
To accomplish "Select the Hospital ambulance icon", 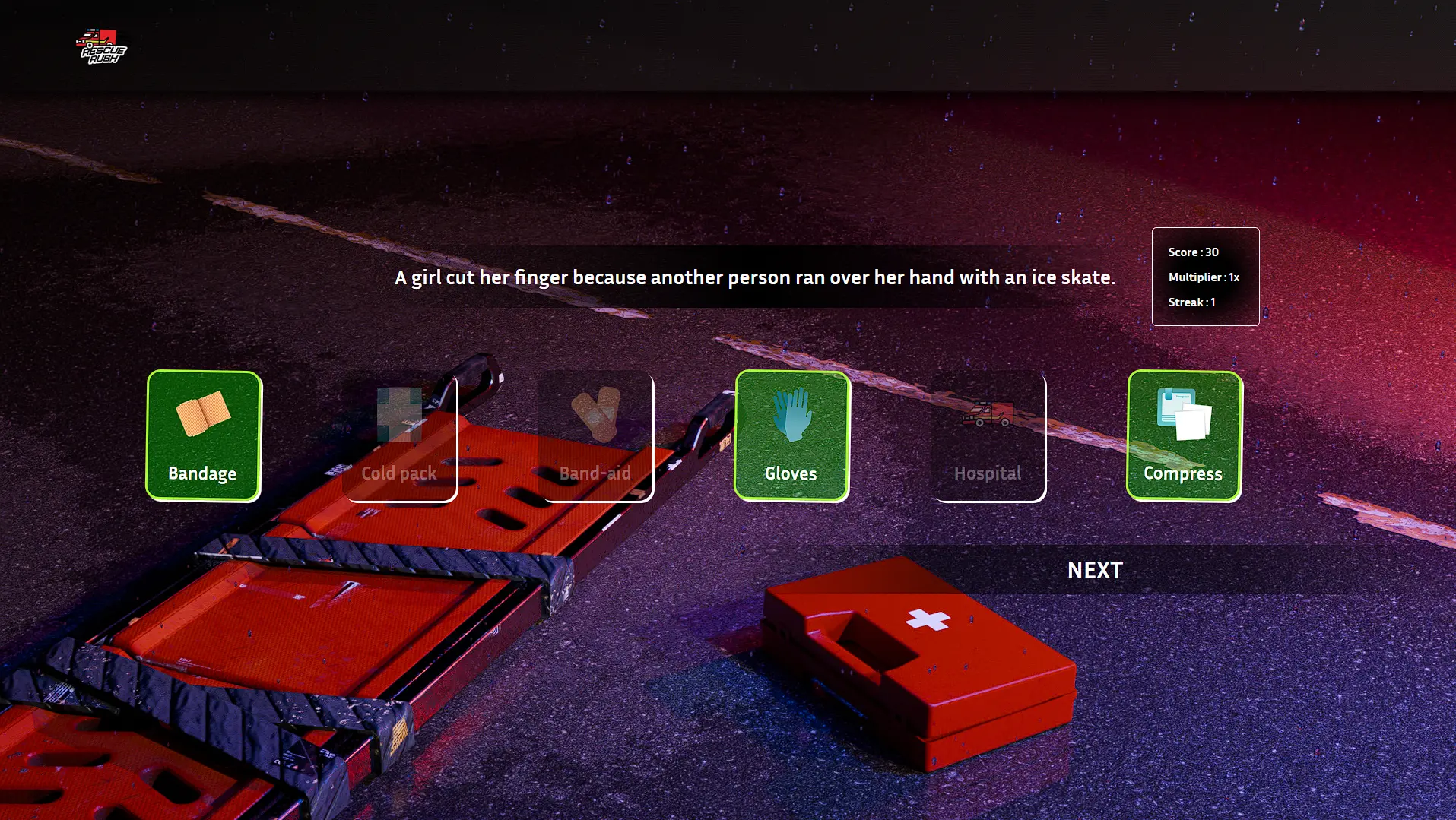I will coord(988,414).
